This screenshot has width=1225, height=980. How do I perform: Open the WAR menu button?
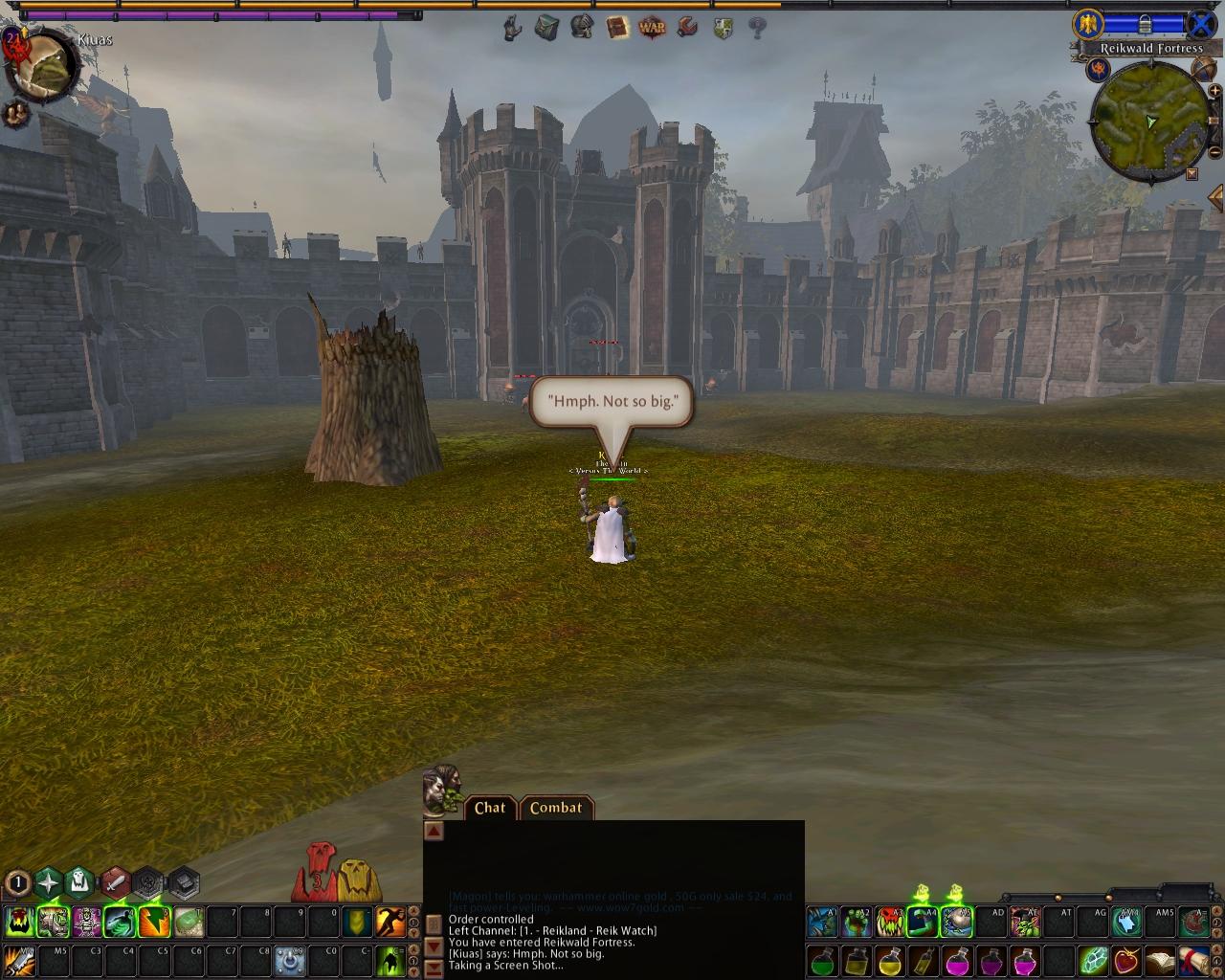click(x=652, y=28)
